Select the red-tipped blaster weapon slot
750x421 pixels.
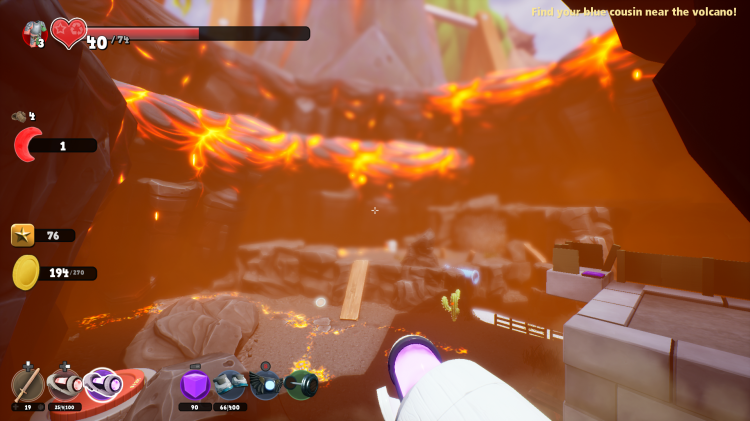tap(64, 384)
